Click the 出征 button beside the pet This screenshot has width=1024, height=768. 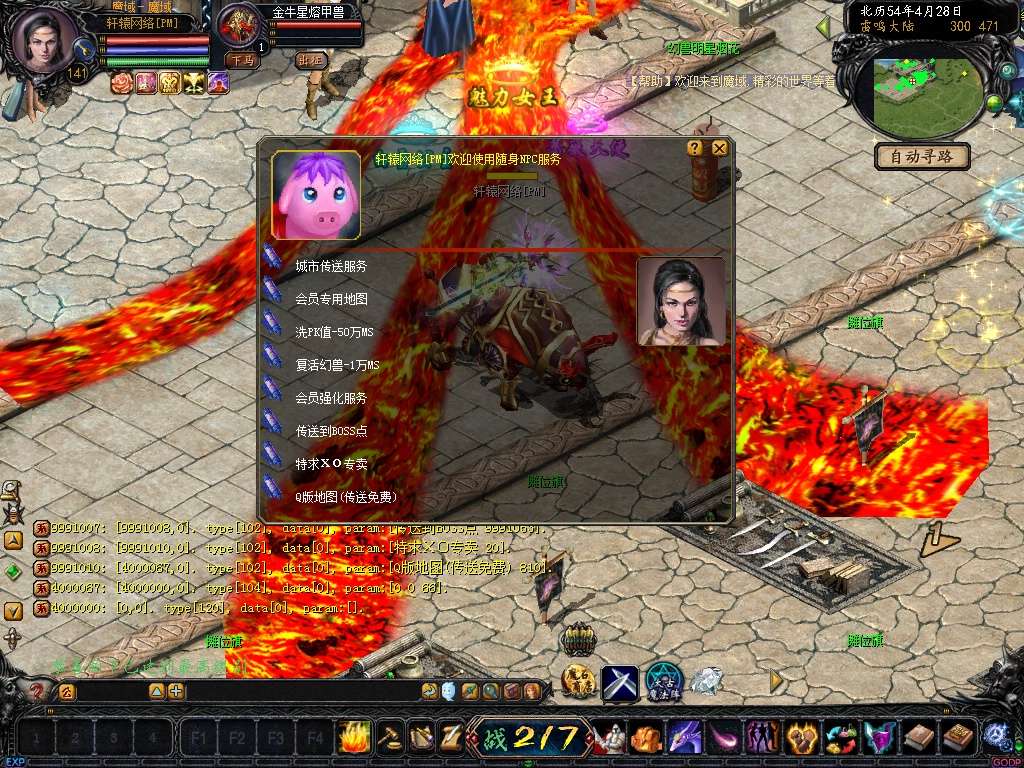pyautogui.click(x=312, y=60)
